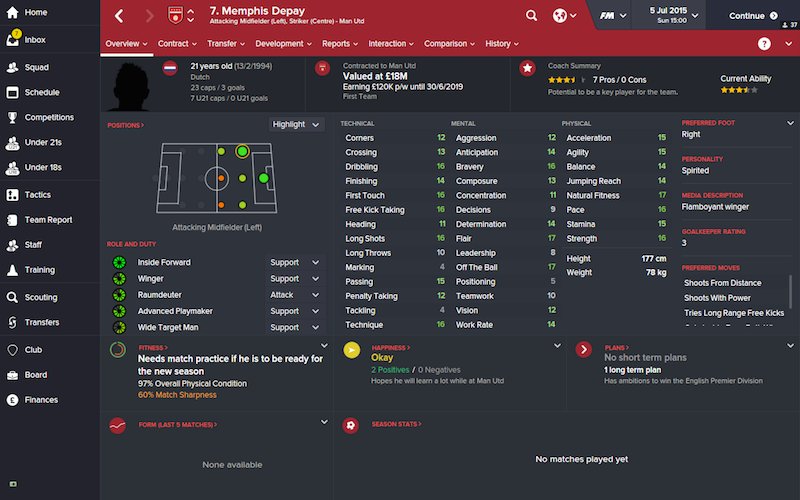Open the help question mark icon
The image size is (800, 500).
tap(764, 44)
